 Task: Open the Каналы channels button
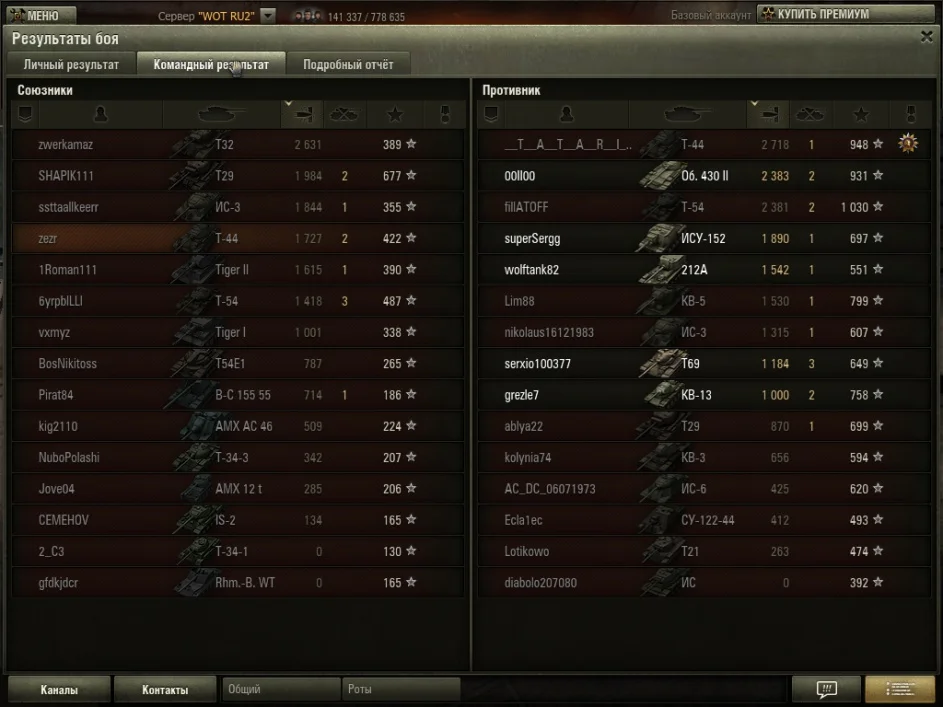point(58,689)
